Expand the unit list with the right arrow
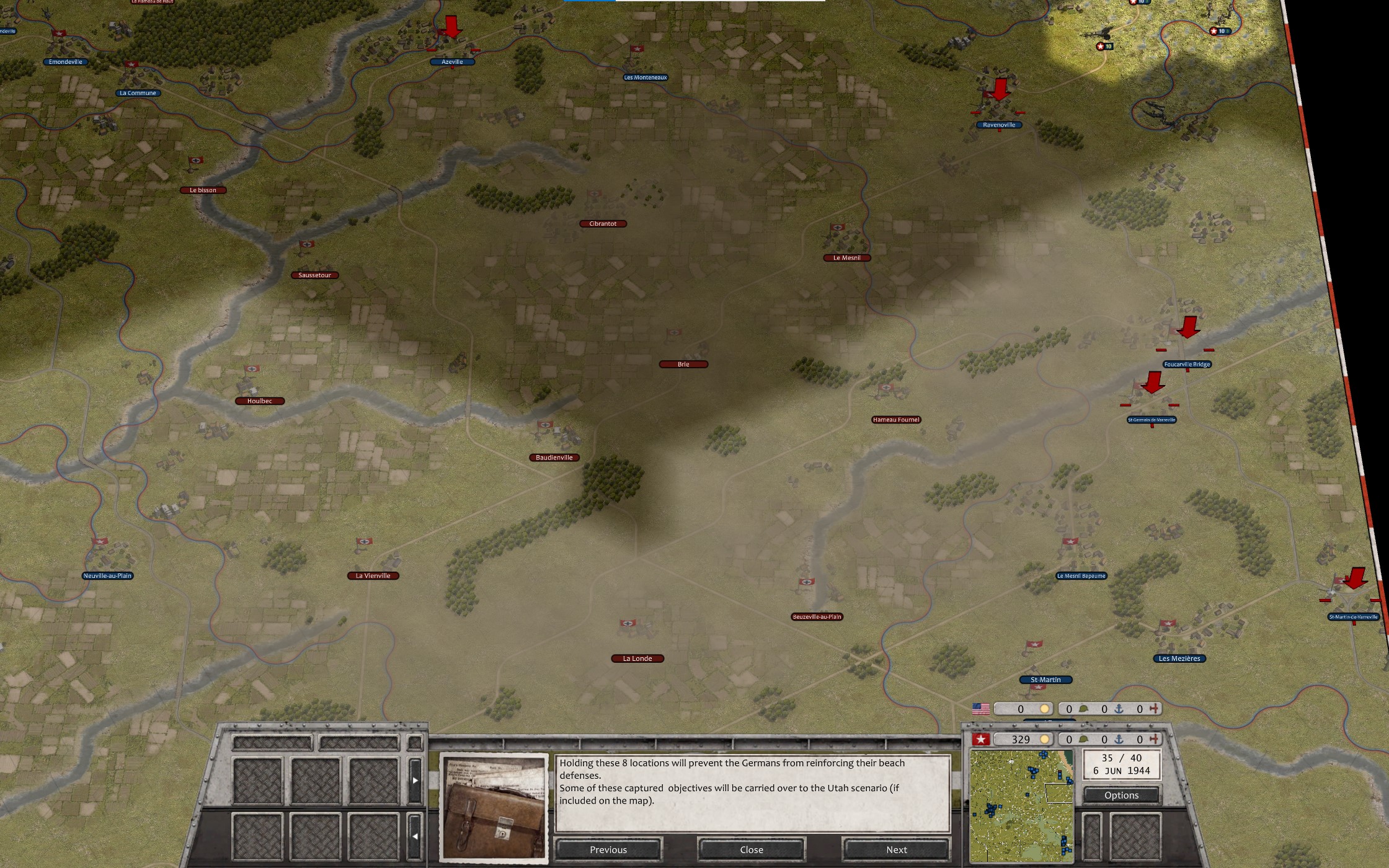1389x868 pixels. coord(415,781)
